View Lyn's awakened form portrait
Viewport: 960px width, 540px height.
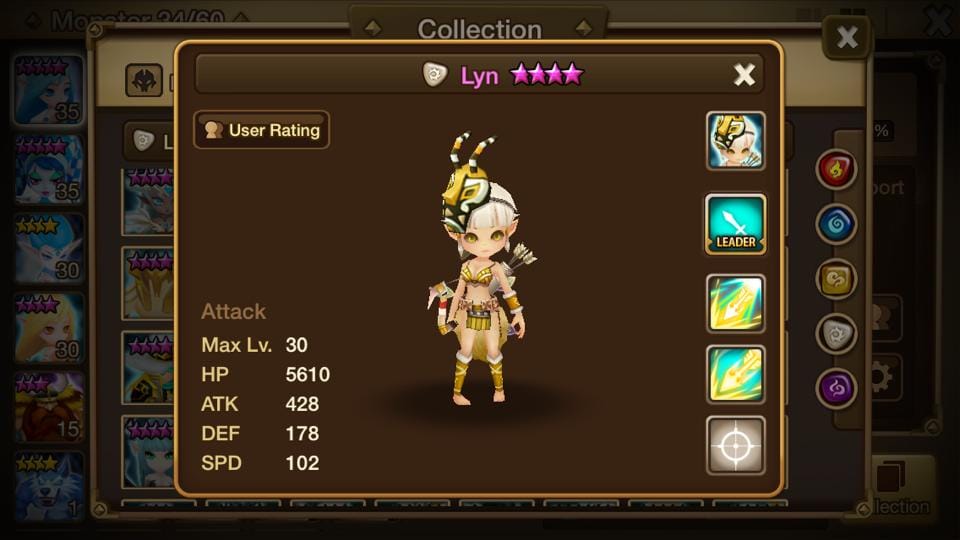click(736, 141)
